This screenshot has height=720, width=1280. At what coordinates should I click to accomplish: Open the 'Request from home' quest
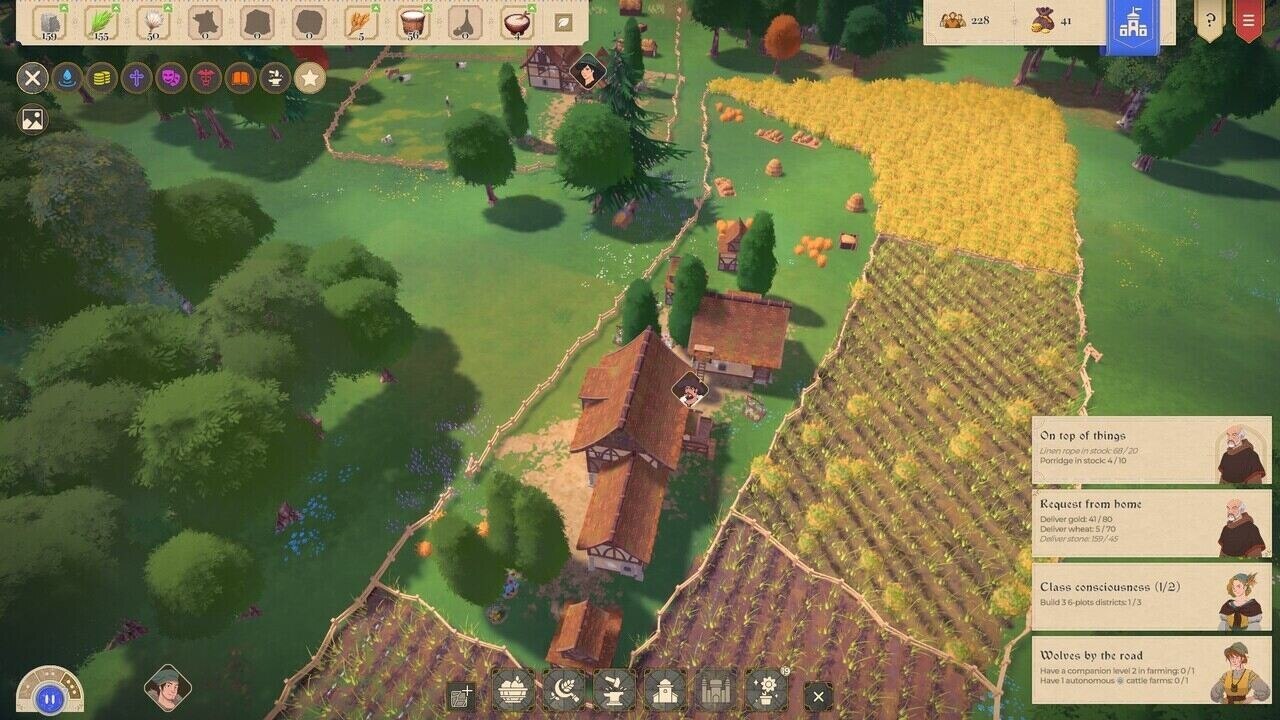coord(1151,524)
